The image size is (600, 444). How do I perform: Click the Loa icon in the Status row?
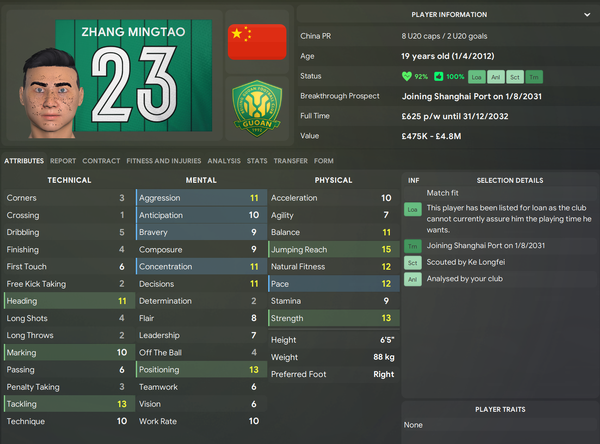click(x=477, y=76)
